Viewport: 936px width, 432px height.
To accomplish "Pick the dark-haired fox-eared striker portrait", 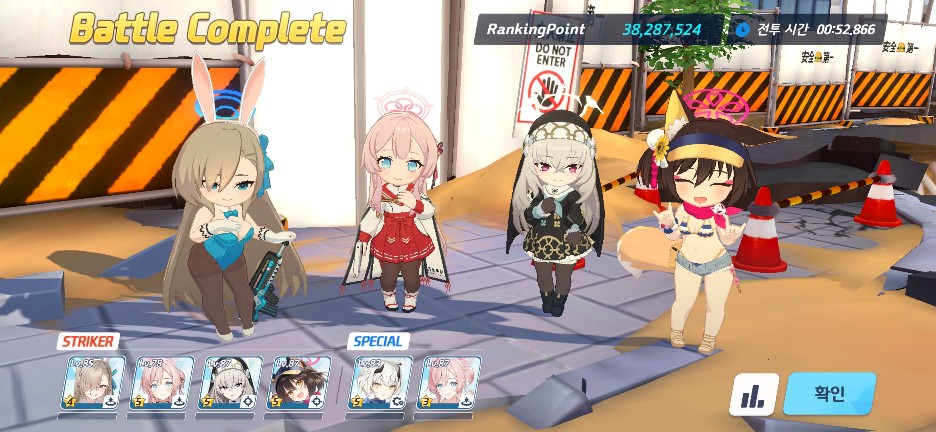I will (301, 383).
